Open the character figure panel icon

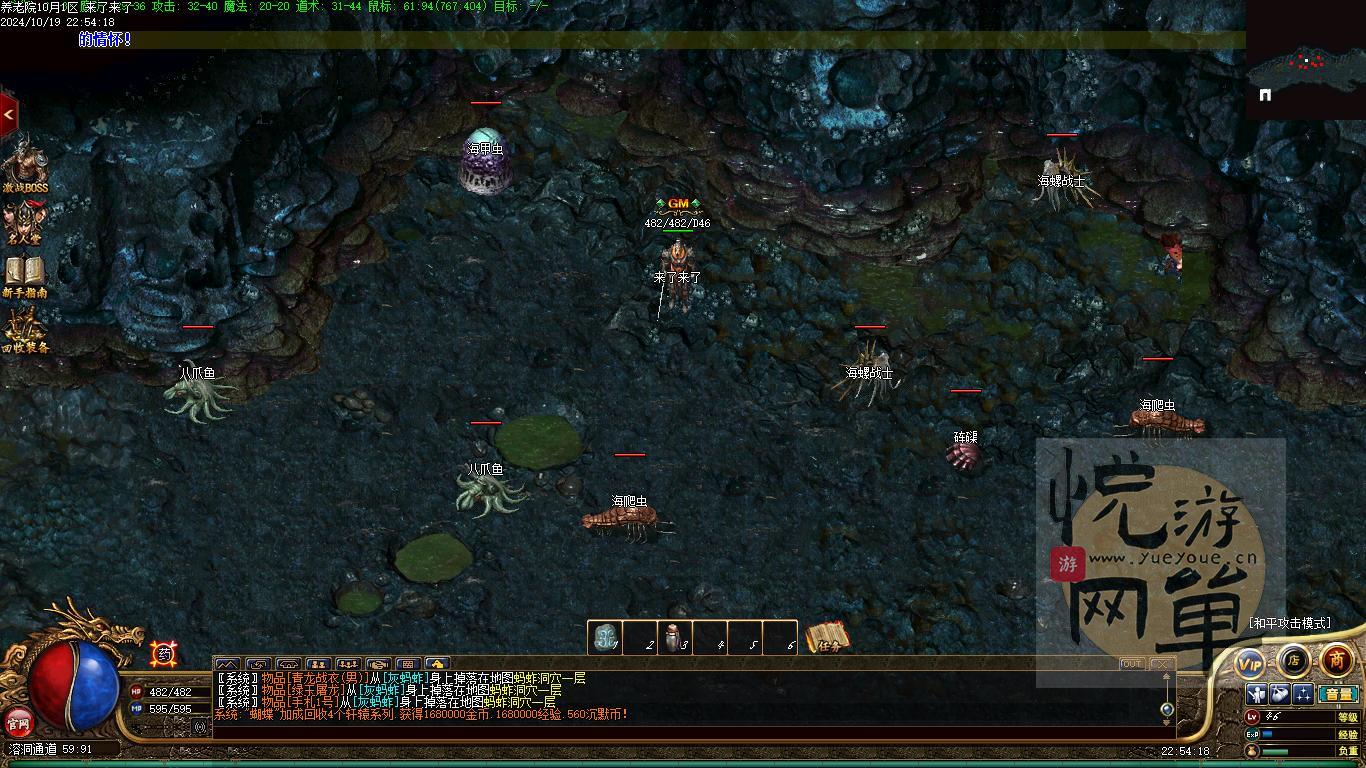pos(1257,694)
